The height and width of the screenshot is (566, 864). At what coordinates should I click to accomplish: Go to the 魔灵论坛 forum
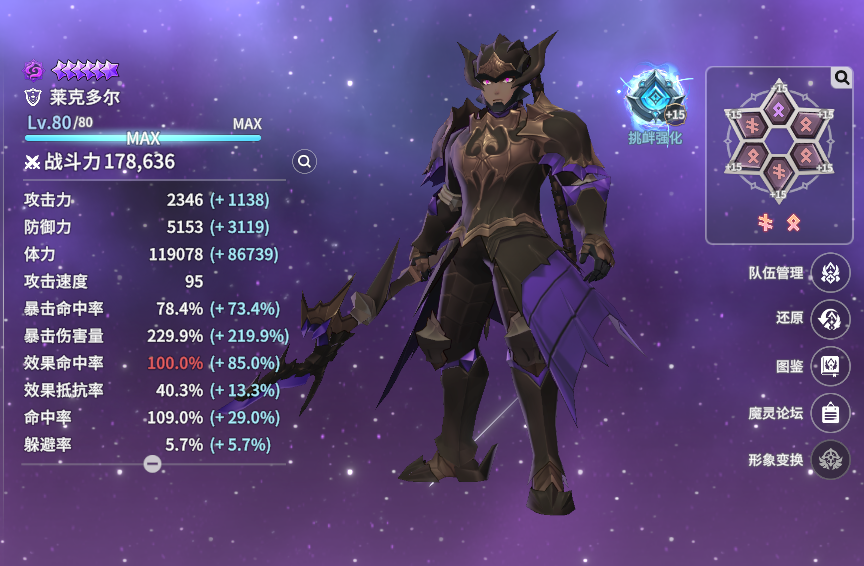click(830, 413)
